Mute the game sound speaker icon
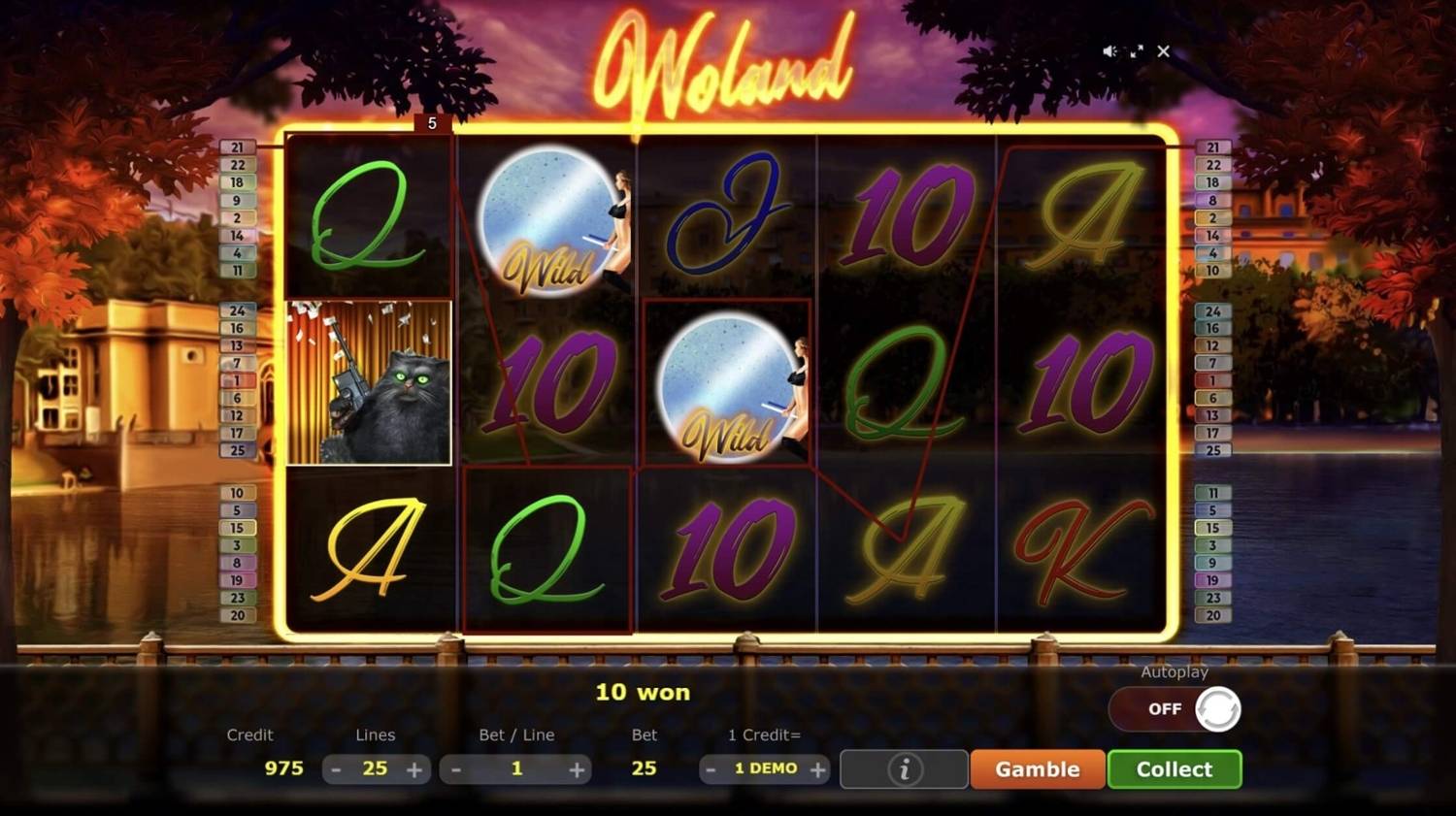Screen dimensions: 1456x816 coord(1109,50)
